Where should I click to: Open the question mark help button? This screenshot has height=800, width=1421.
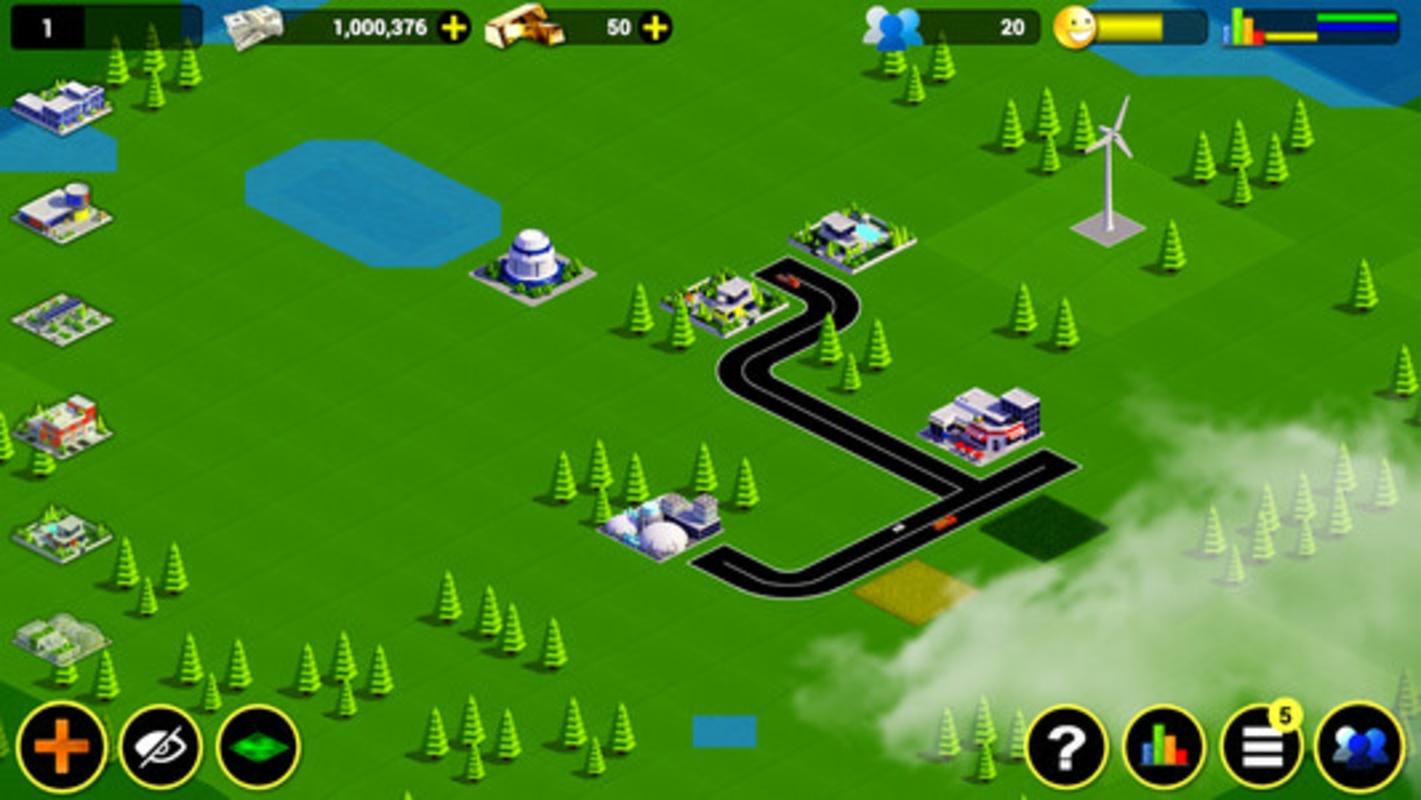click(1067, 747)
